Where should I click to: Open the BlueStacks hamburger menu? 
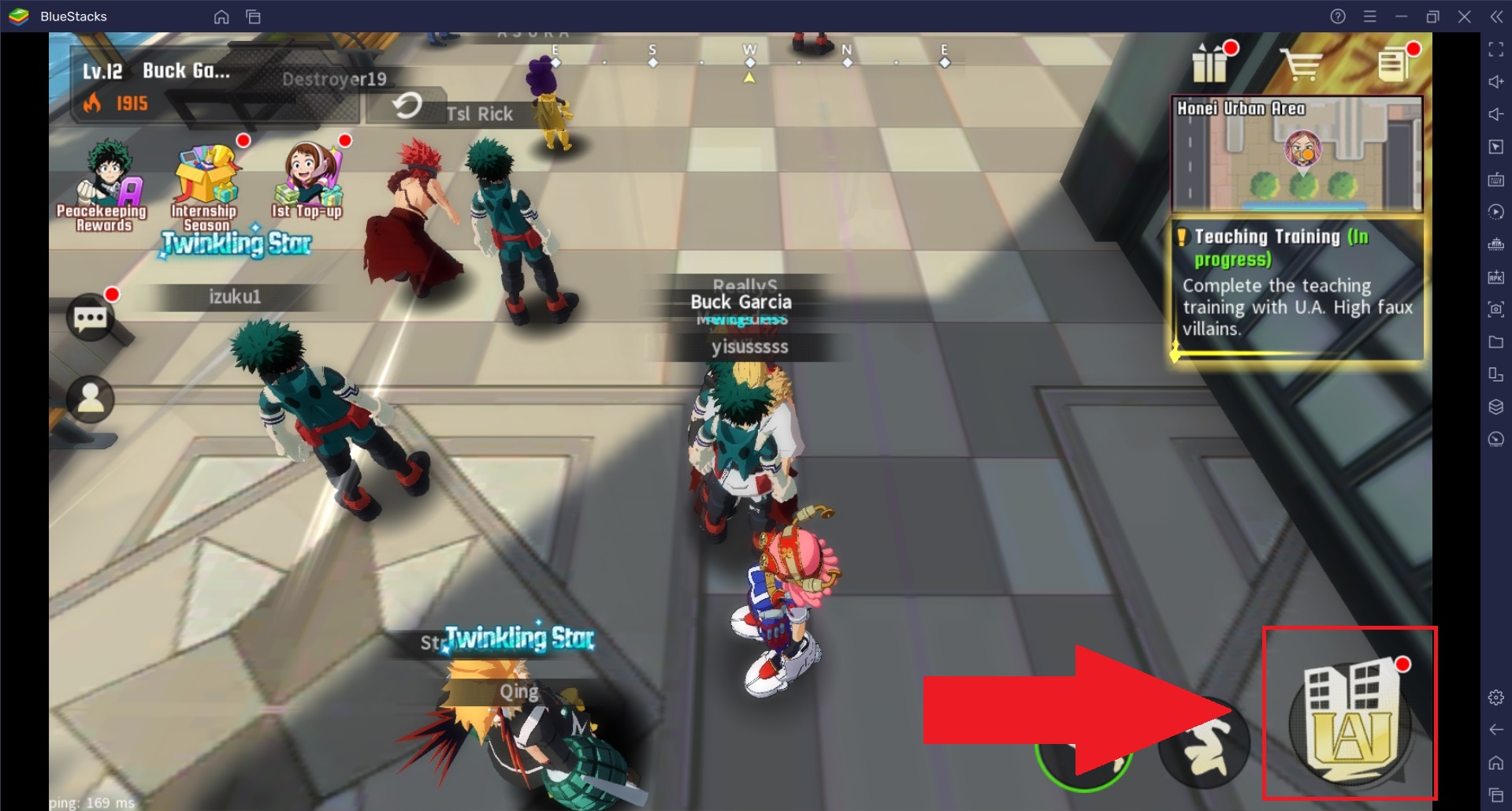[1371, 16]
